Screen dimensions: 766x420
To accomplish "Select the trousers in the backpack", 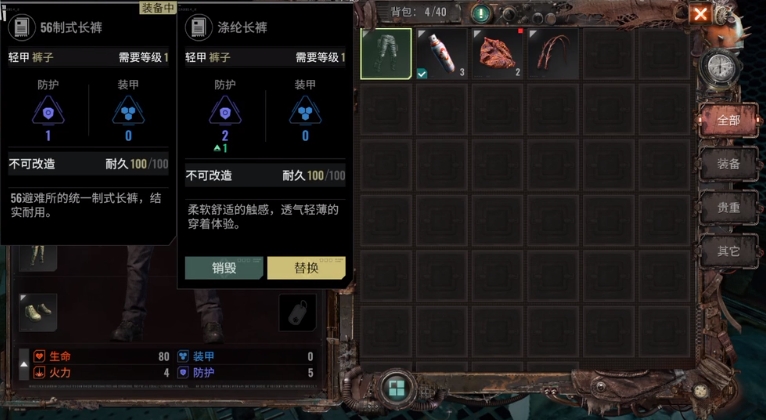I will (x=386, y=53).
